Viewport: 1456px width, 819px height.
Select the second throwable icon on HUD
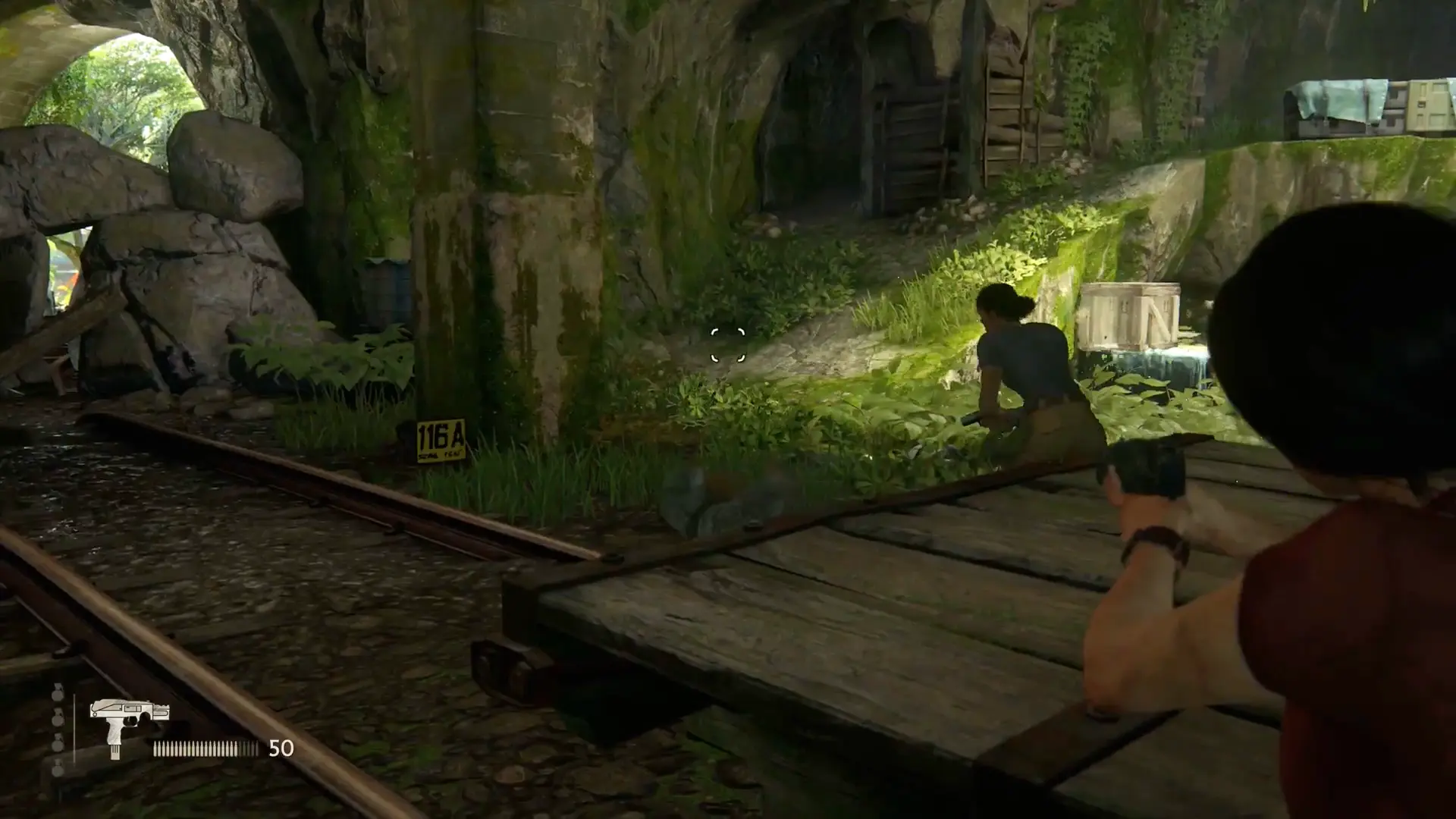[58, 718]
